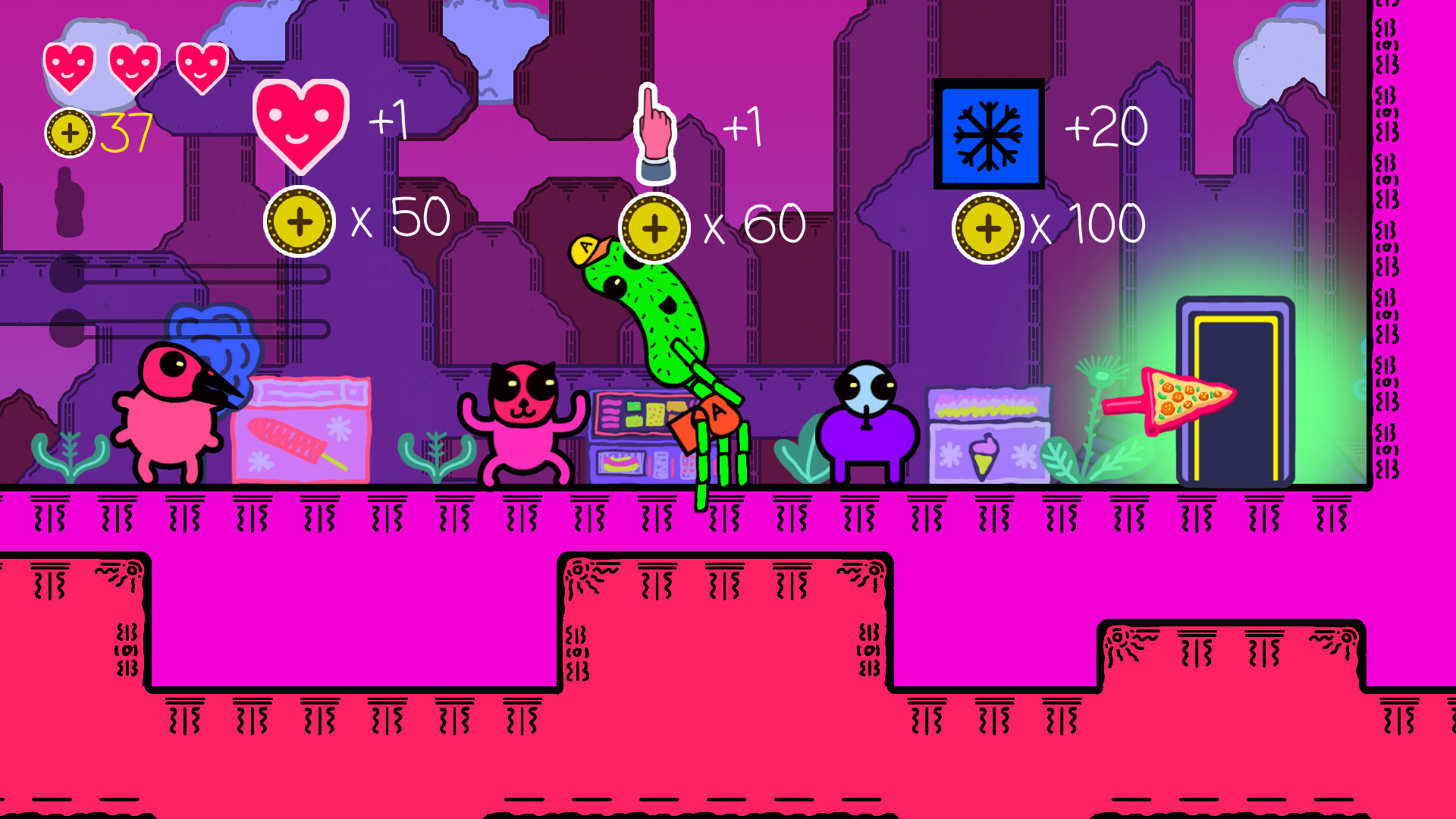Open the glowing yellow-framed door

click(1238, 394)
